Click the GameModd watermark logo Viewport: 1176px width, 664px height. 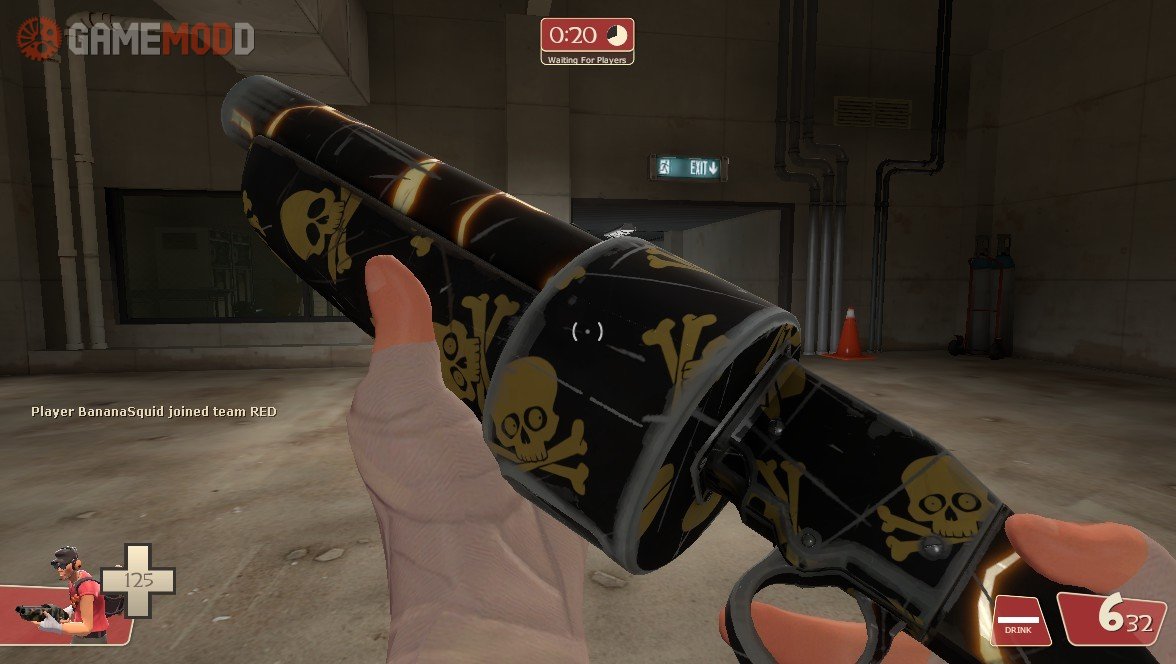(136, 39)
